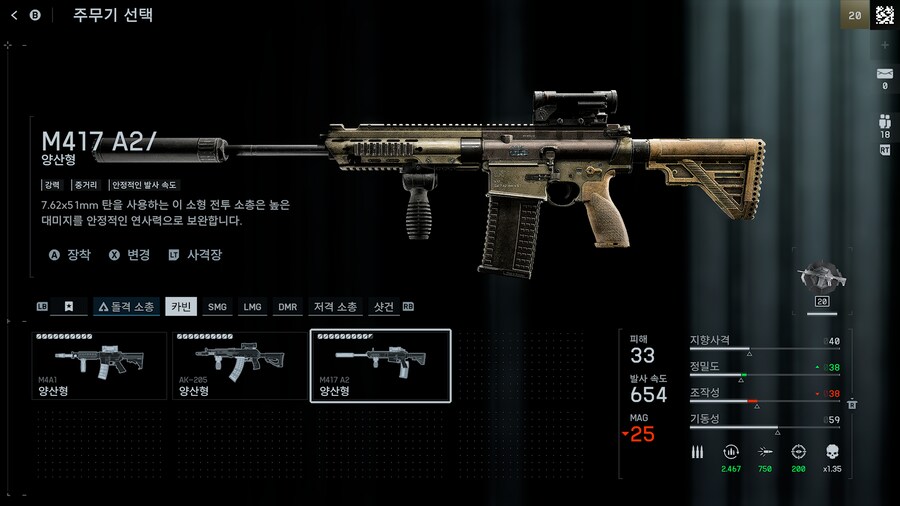Select the 샷건 category tab
Viewport: 900px width, 506px height.
pos(383,307)
